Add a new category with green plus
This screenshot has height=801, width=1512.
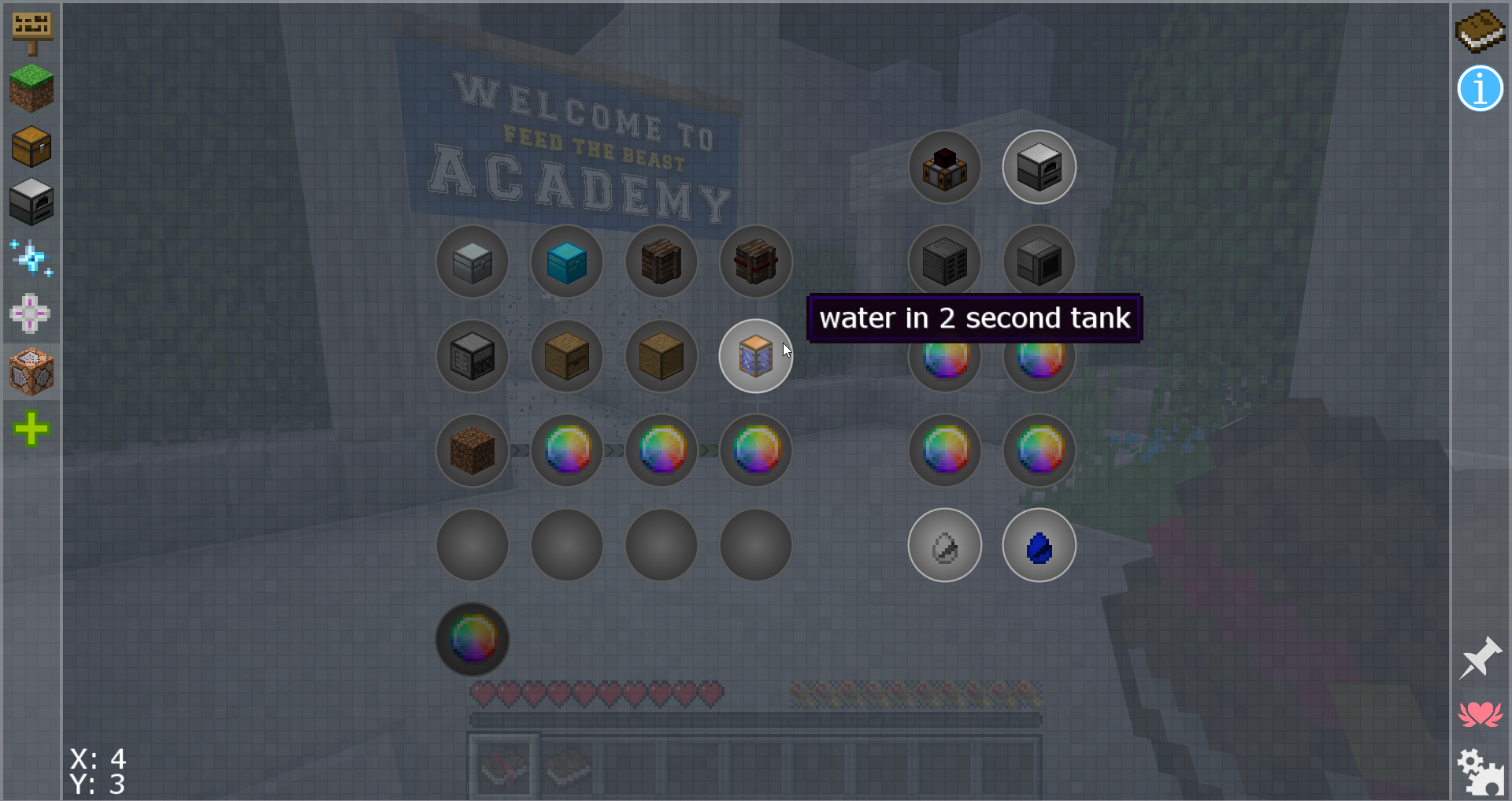[x=31, y=429]
